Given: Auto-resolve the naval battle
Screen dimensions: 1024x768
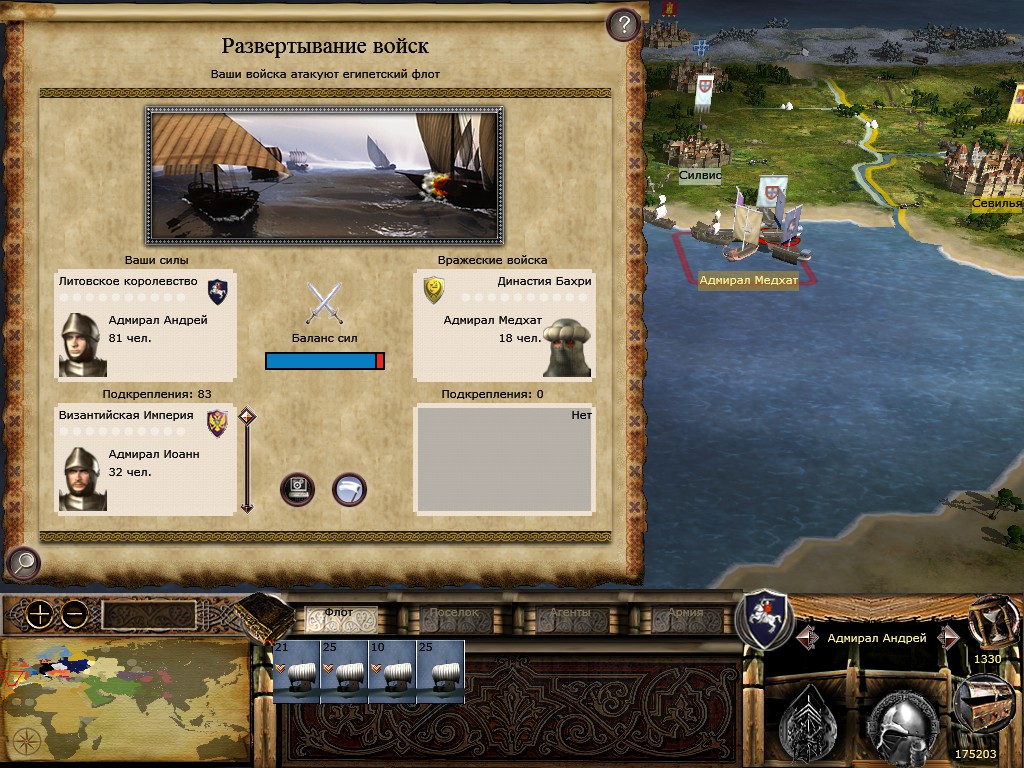Looking at the screenshot, I should [x=298, y=489].
